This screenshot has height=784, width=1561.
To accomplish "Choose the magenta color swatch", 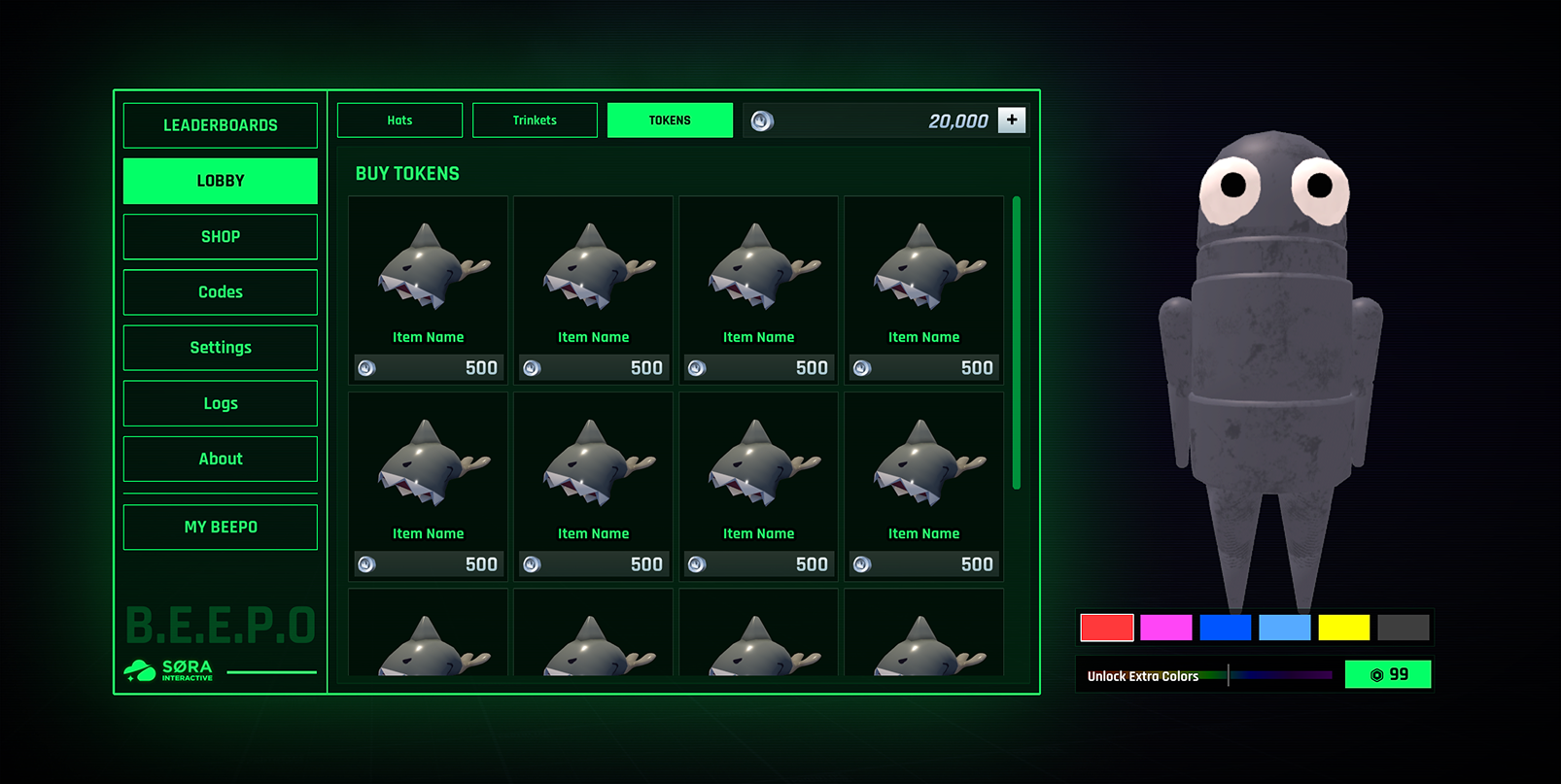I will point(1166,628).
